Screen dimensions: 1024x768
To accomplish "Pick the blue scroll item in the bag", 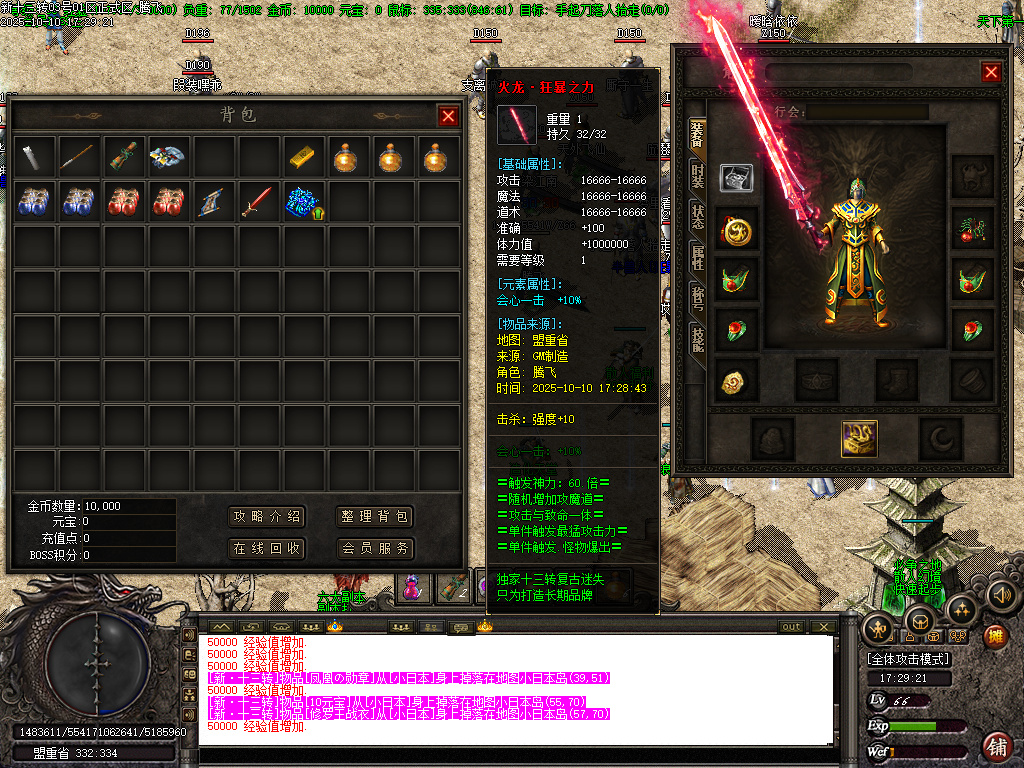I will [x=213, y=202].
